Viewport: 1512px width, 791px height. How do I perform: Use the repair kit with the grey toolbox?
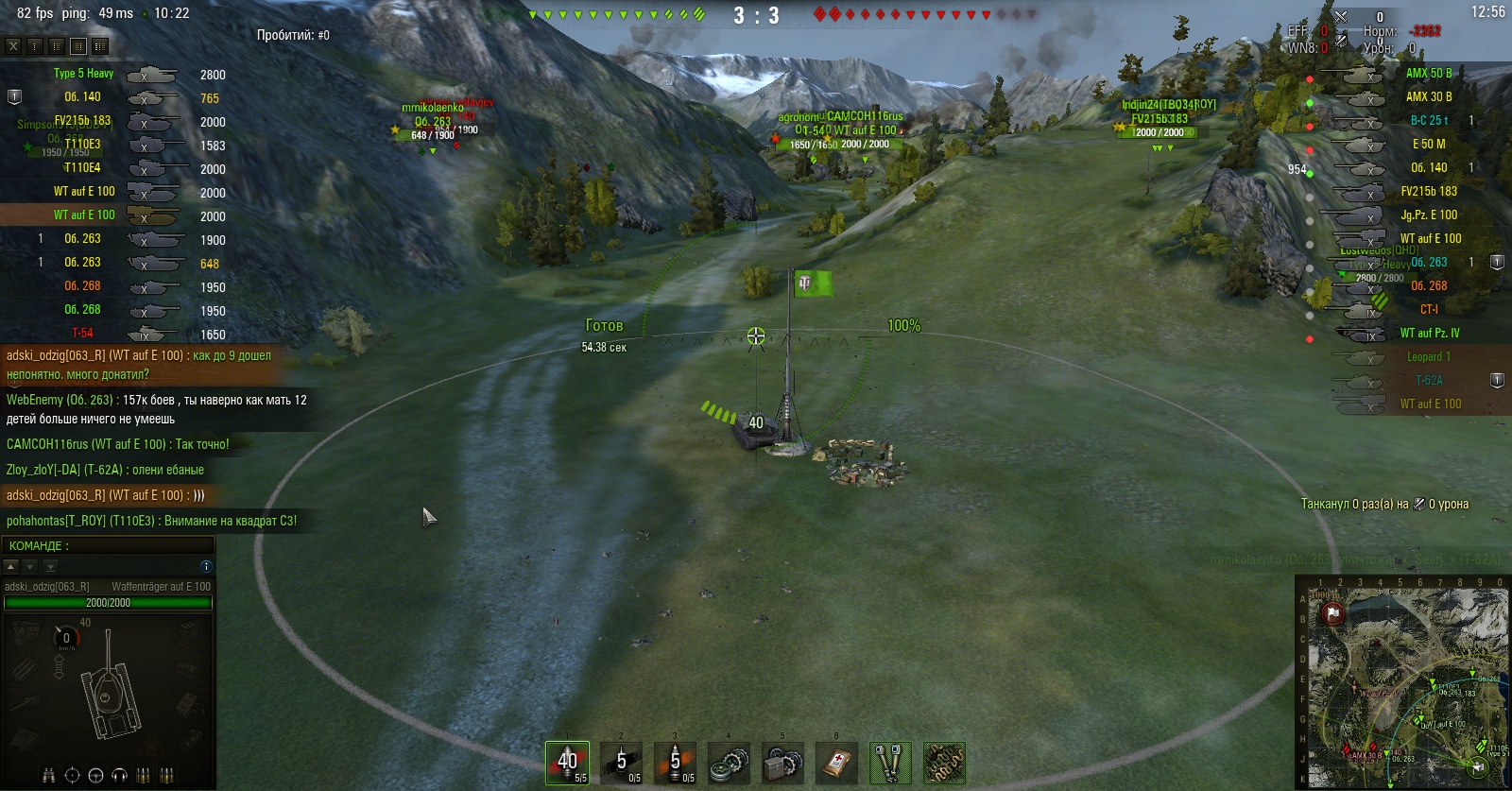coord(782,763)
